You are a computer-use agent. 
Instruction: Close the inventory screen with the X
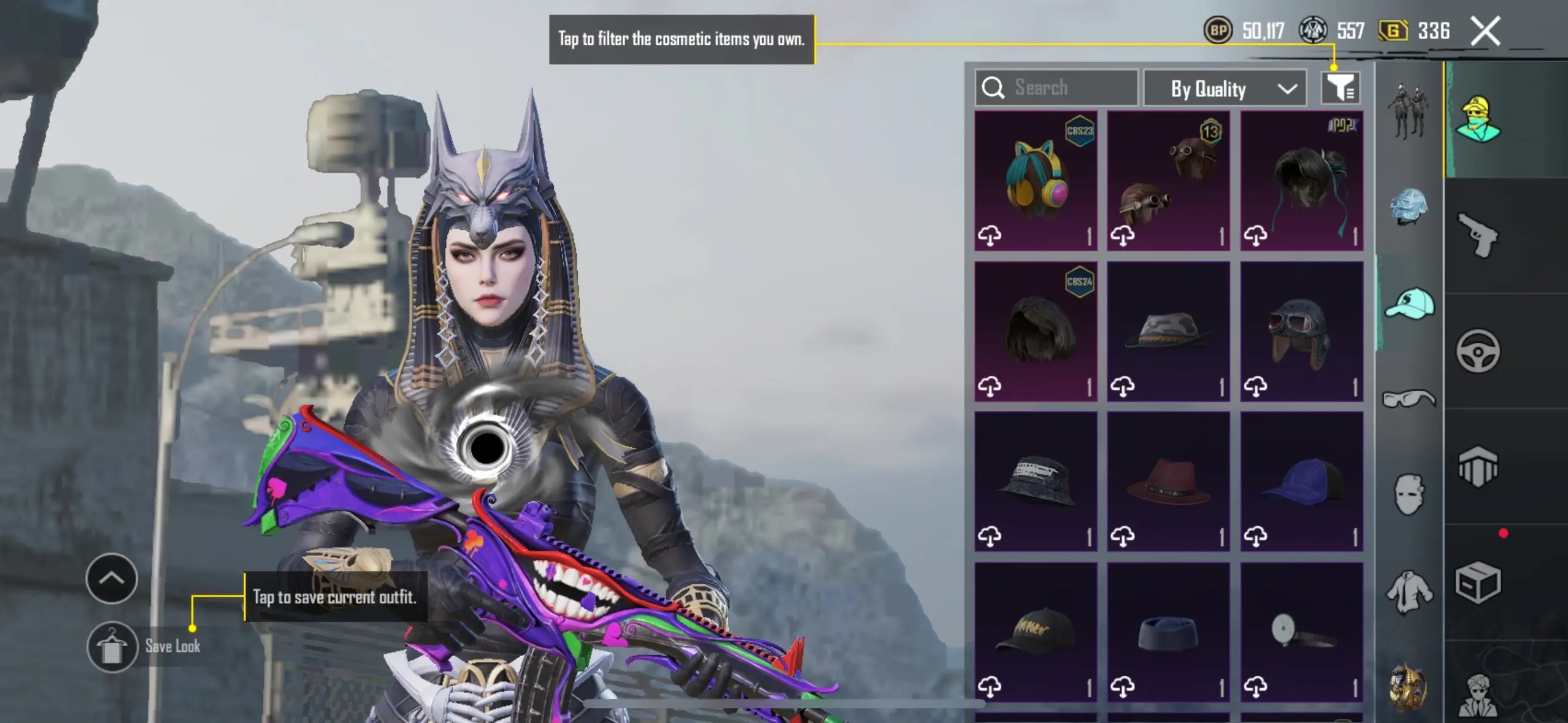pyautogui.click(x=1485, y=31)
